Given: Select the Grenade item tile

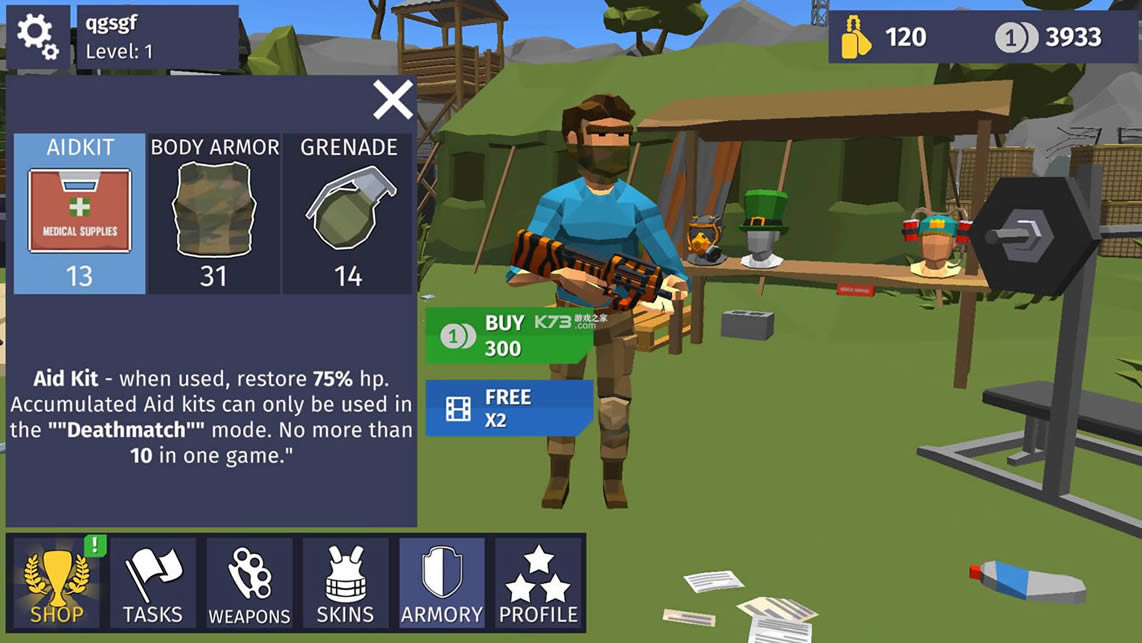Looking at the screenshot, I should [x=349, y=214].
